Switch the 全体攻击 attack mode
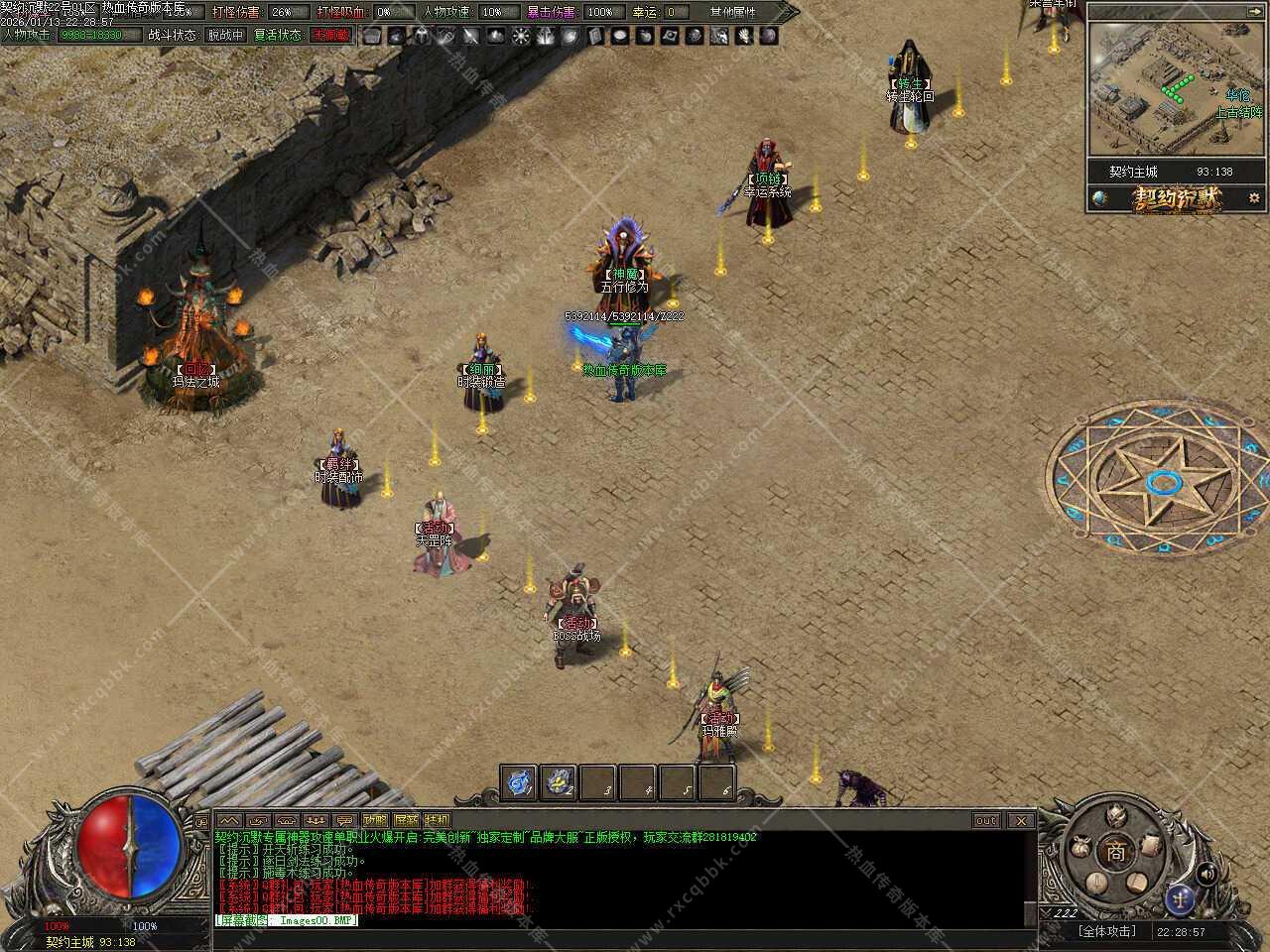 coord(1106,931)
